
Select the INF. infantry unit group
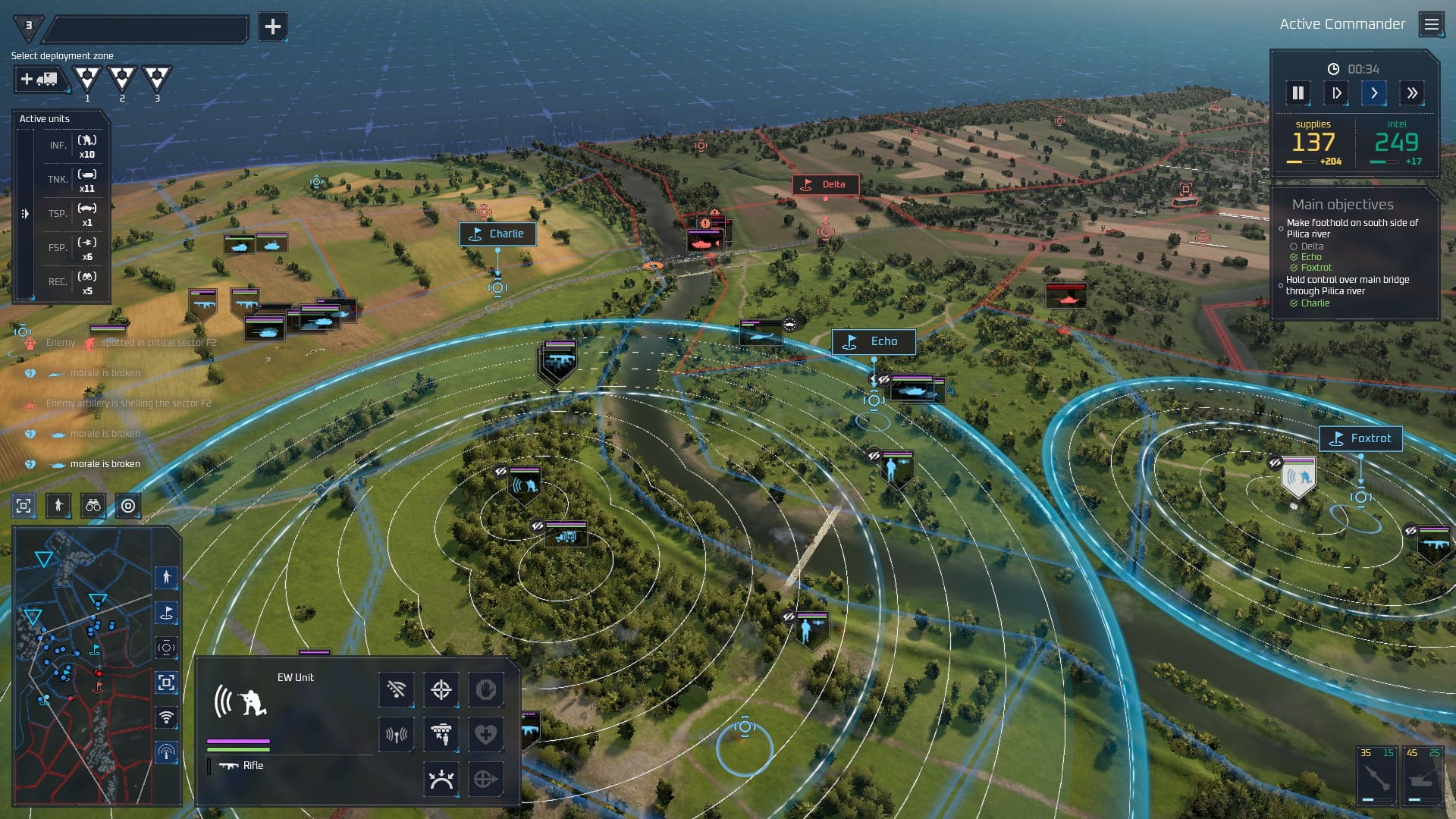(73, 146)
